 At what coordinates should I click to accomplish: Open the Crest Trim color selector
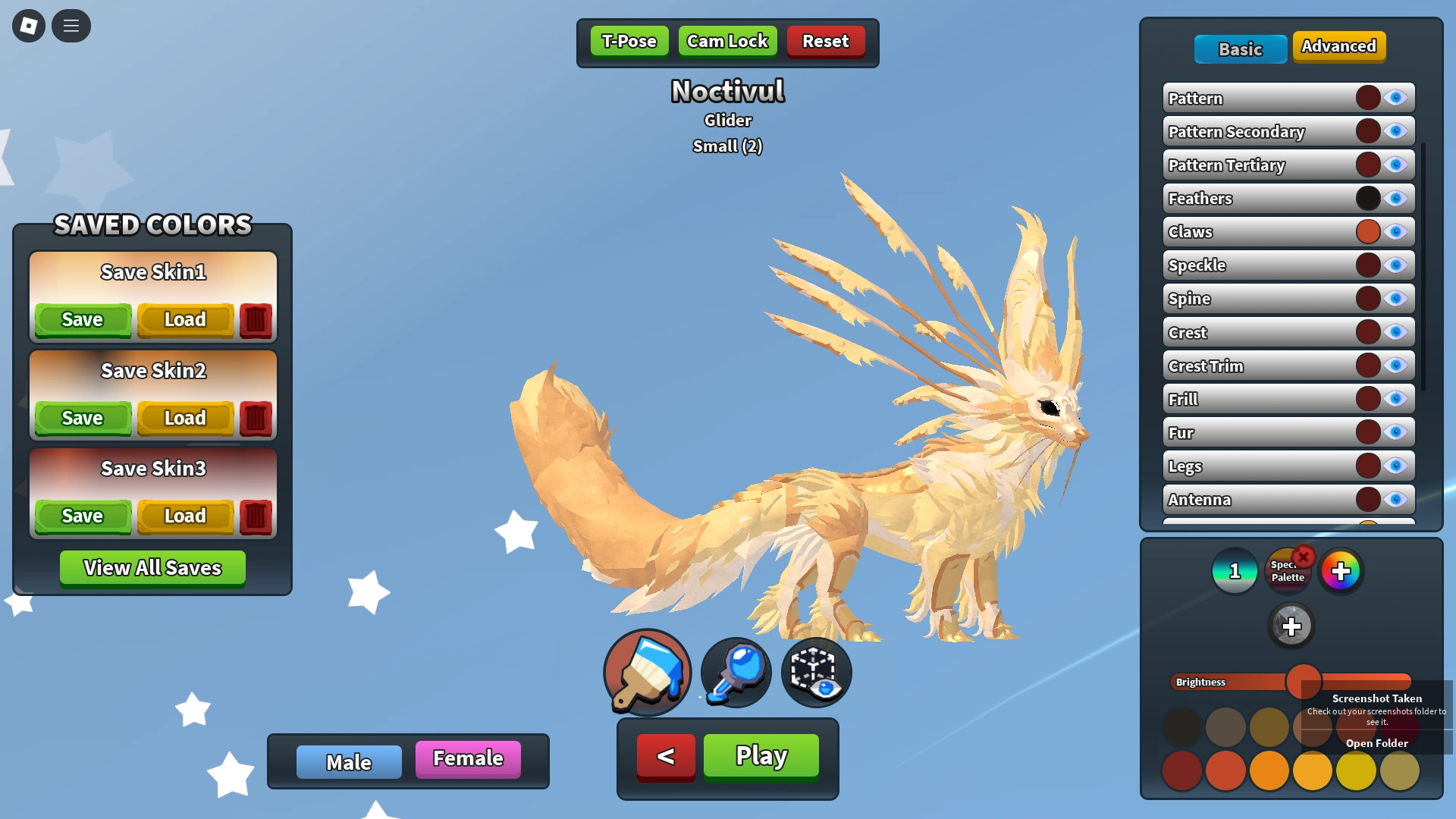pos(1367,365)
